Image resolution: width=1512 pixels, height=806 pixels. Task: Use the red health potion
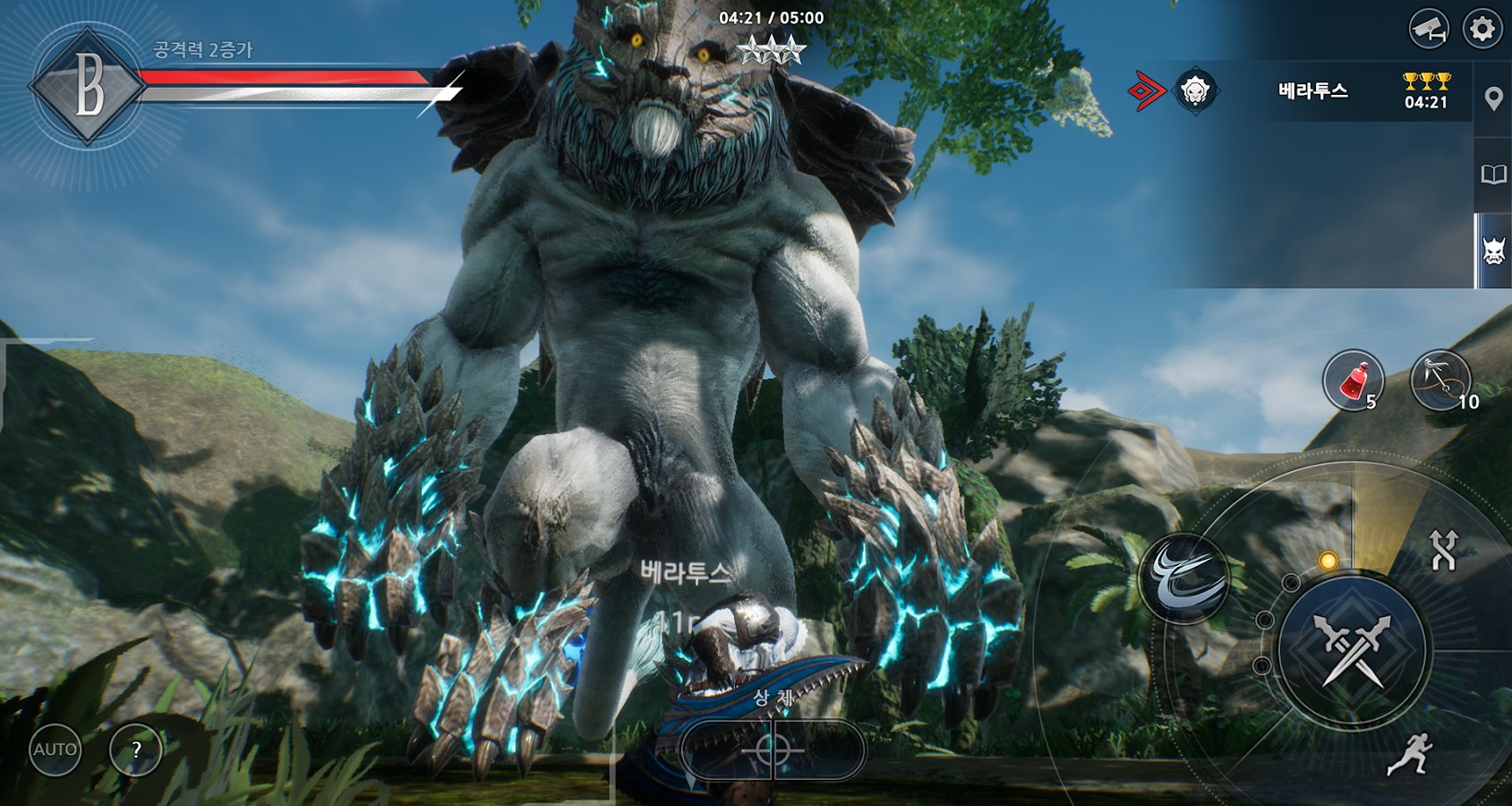(1354, 381)
